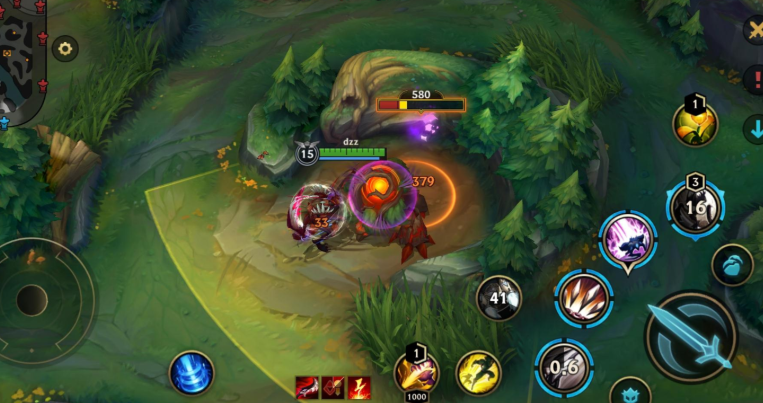Use the ability with 16 second cooldown
Viewport: 763px width, 403px height.
tap(695, 208)
